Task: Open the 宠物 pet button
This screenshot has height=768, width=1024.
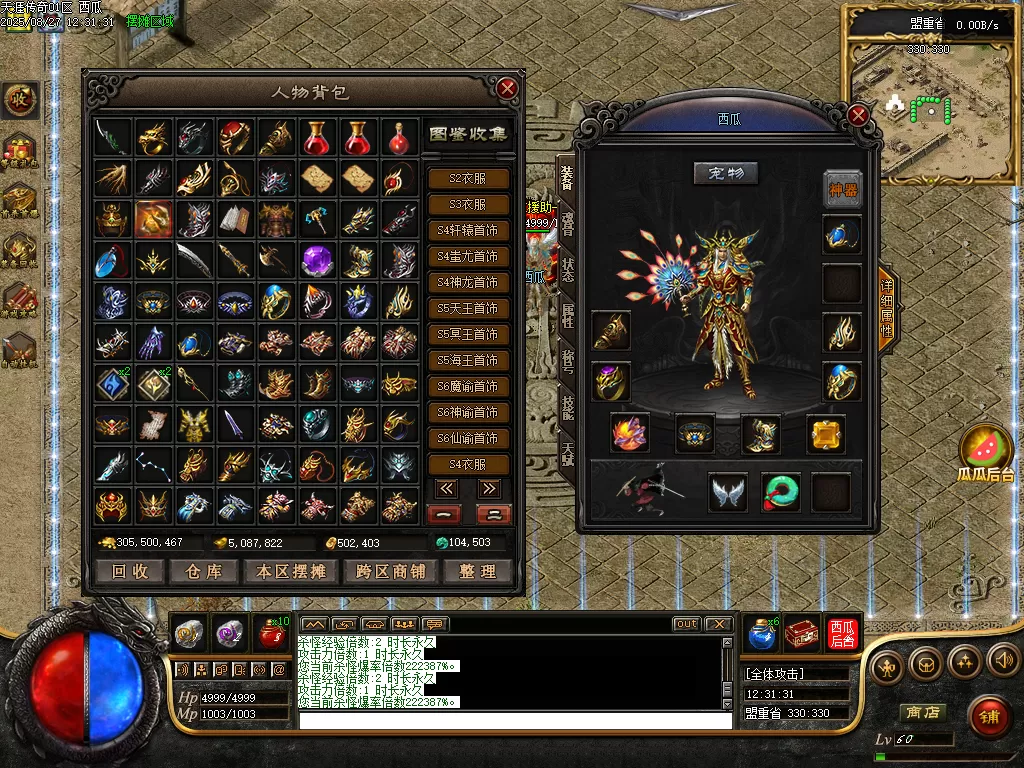Action: [x=726, y=173]
